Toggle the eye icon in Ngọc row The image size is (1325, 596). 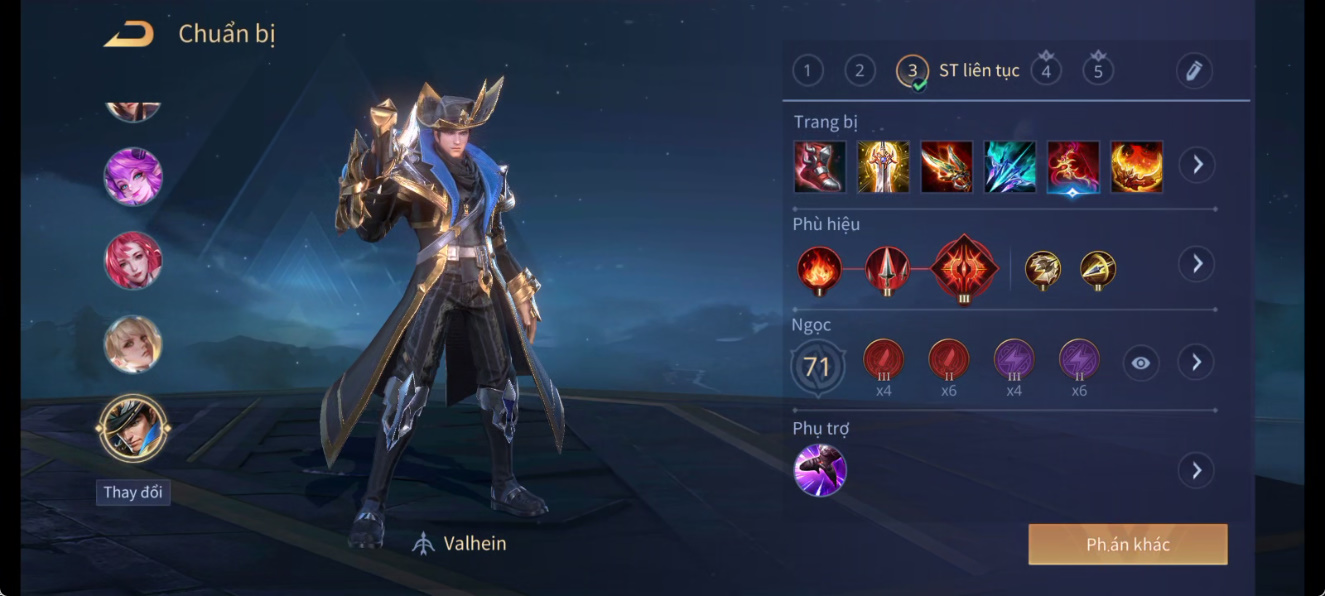coord(1141,363)
